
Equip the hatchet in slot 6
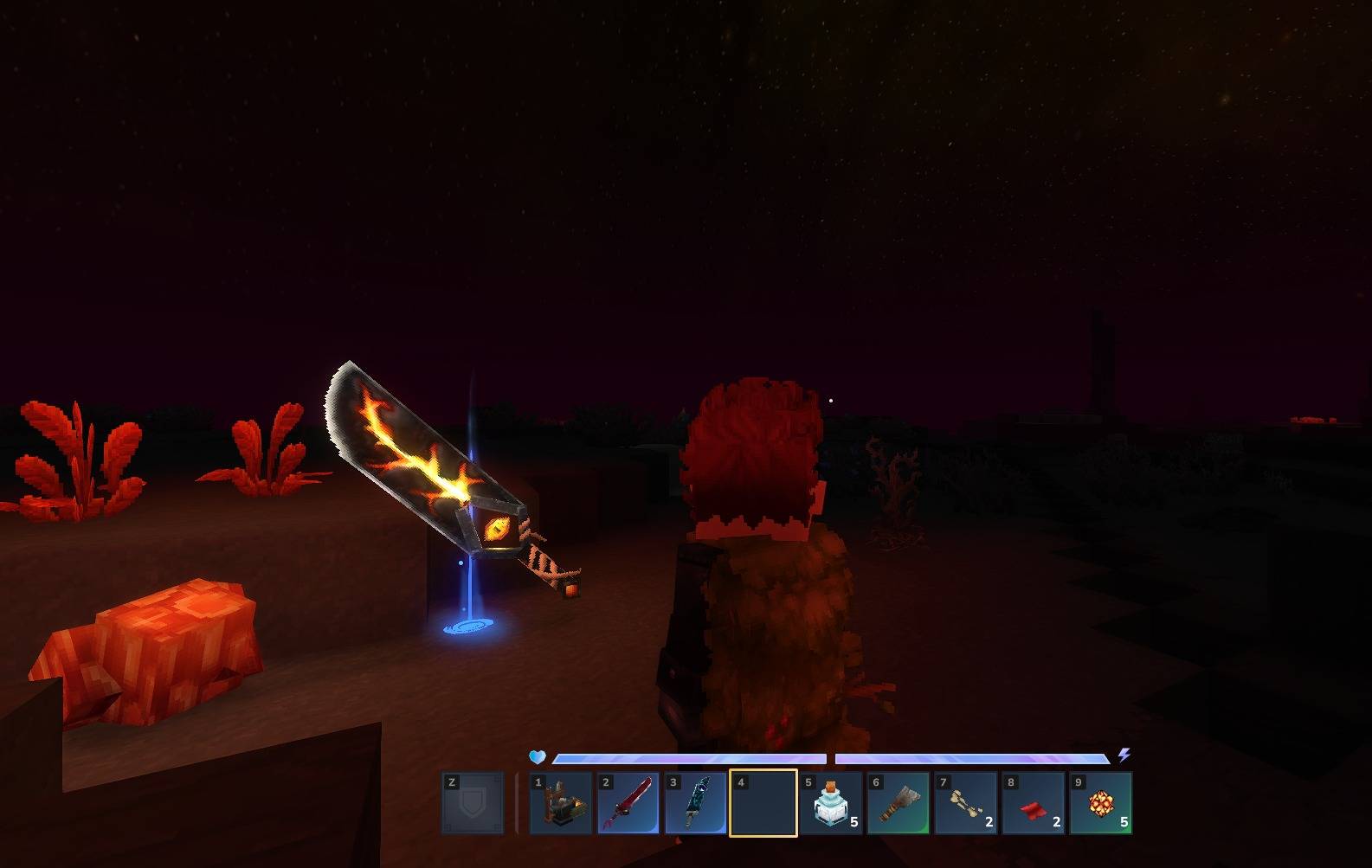point(899,803)
